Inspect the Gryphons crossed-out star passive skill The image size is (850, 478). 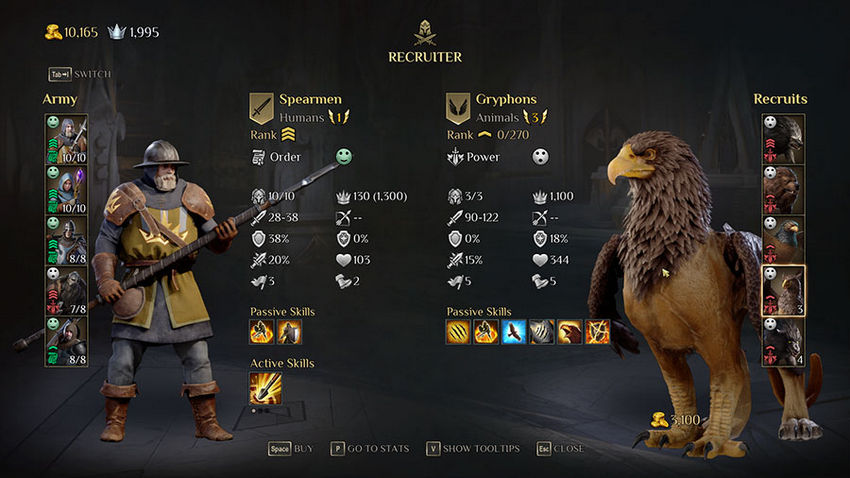597,331
